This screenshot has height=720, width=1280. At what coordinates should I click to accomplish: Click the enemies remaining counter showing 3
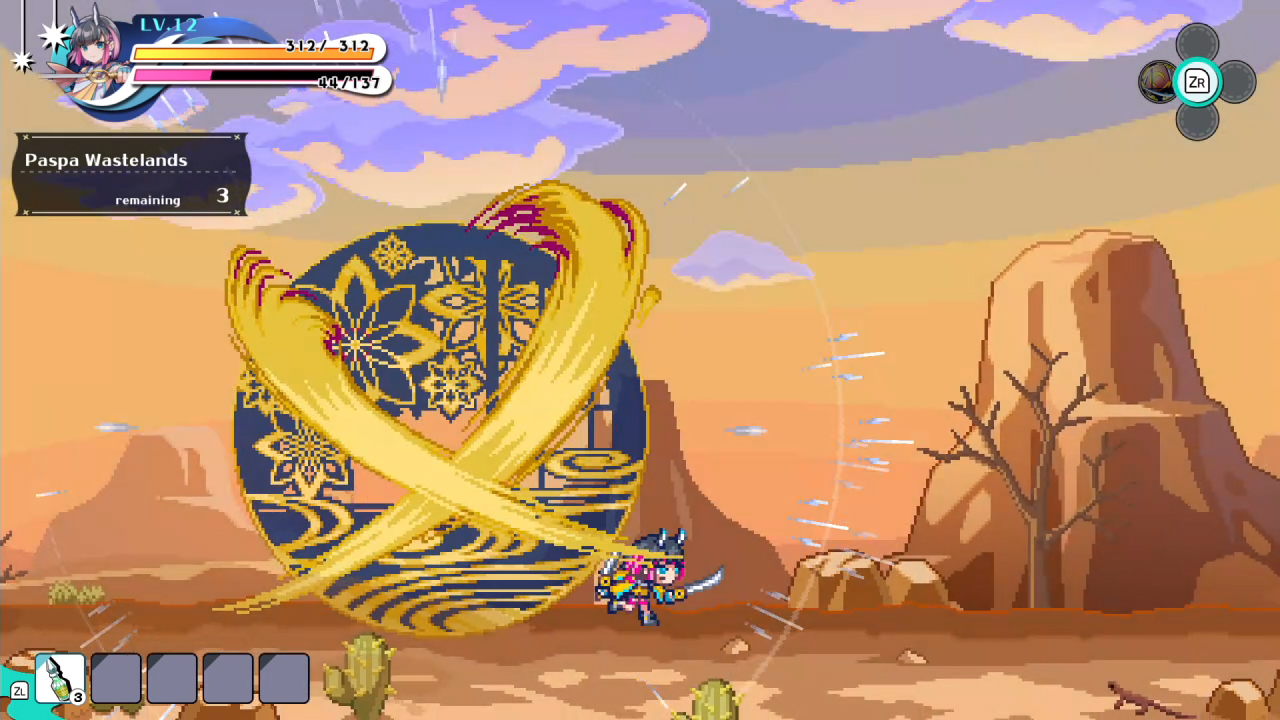222,196
